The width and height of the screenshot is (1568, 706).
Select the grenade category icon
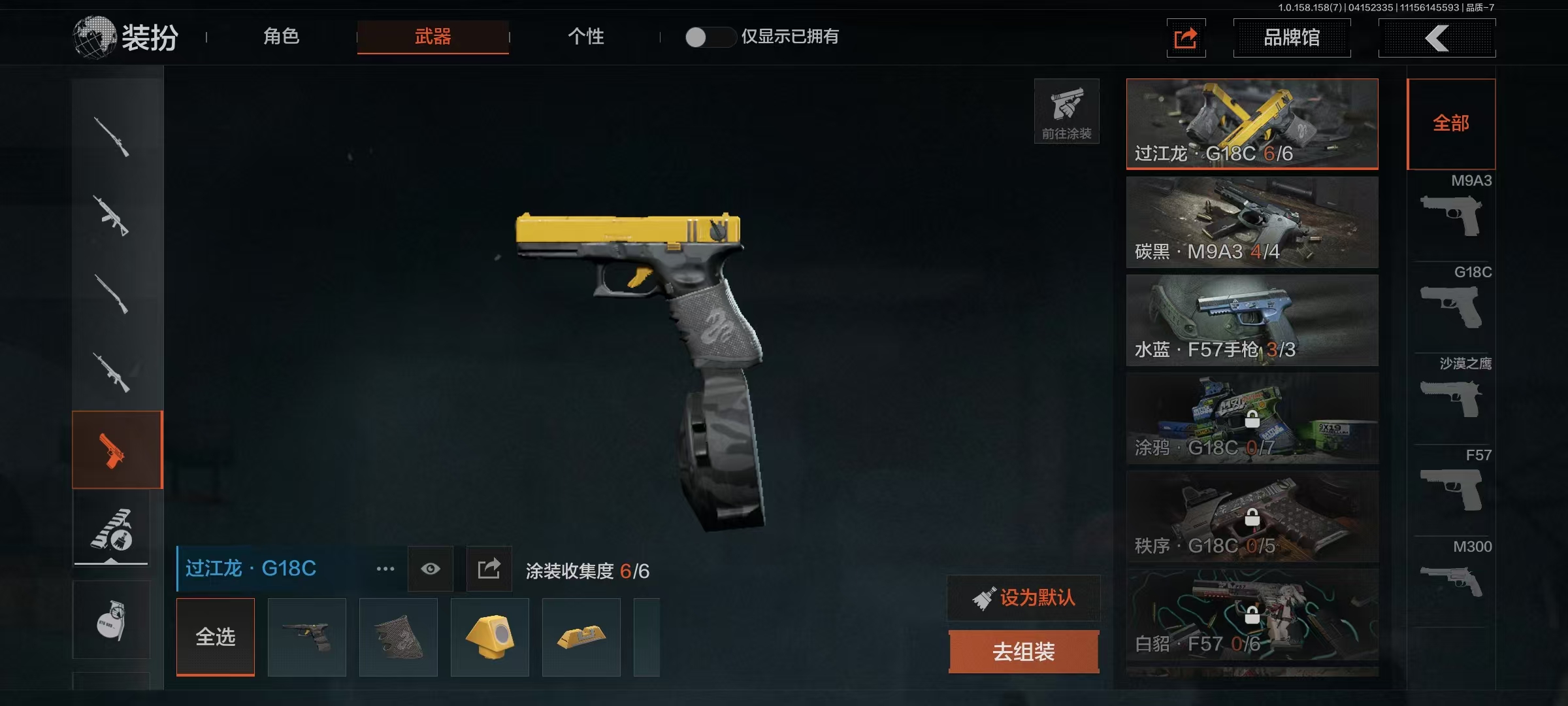[x=111, y=620]
